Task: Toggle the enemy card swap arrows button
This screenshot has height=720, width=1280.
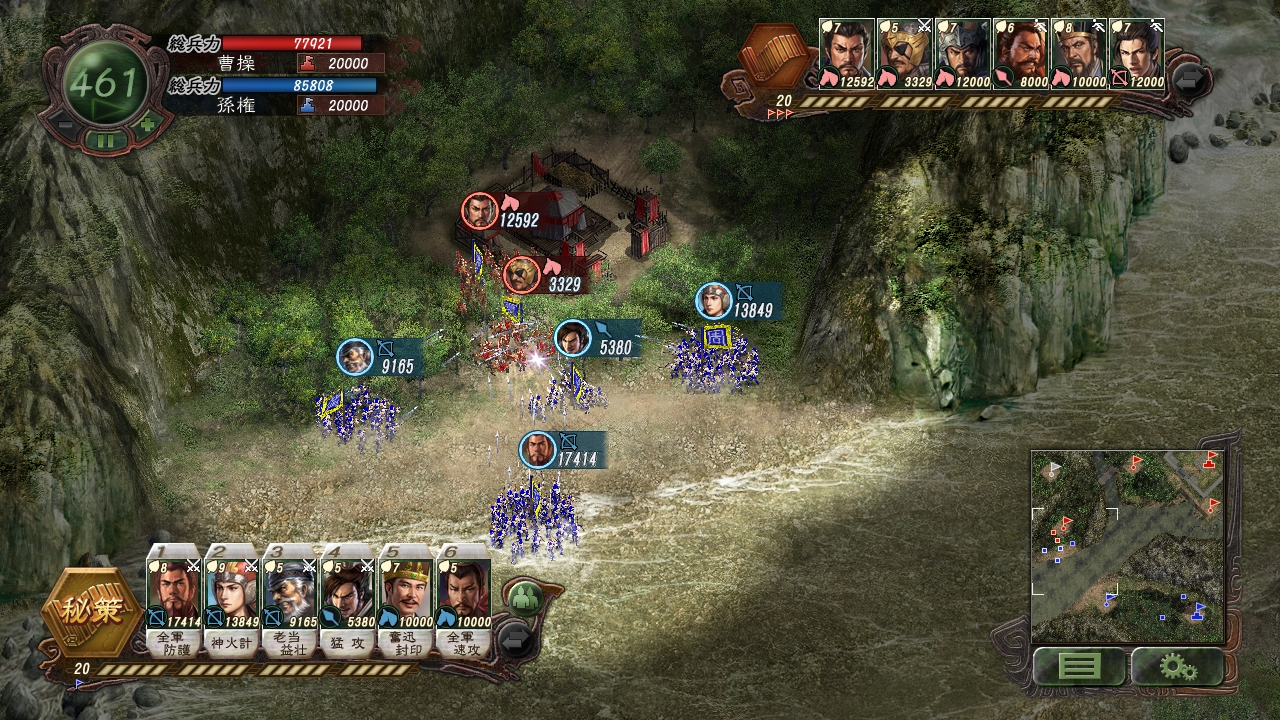Action: click(1190, 79)
